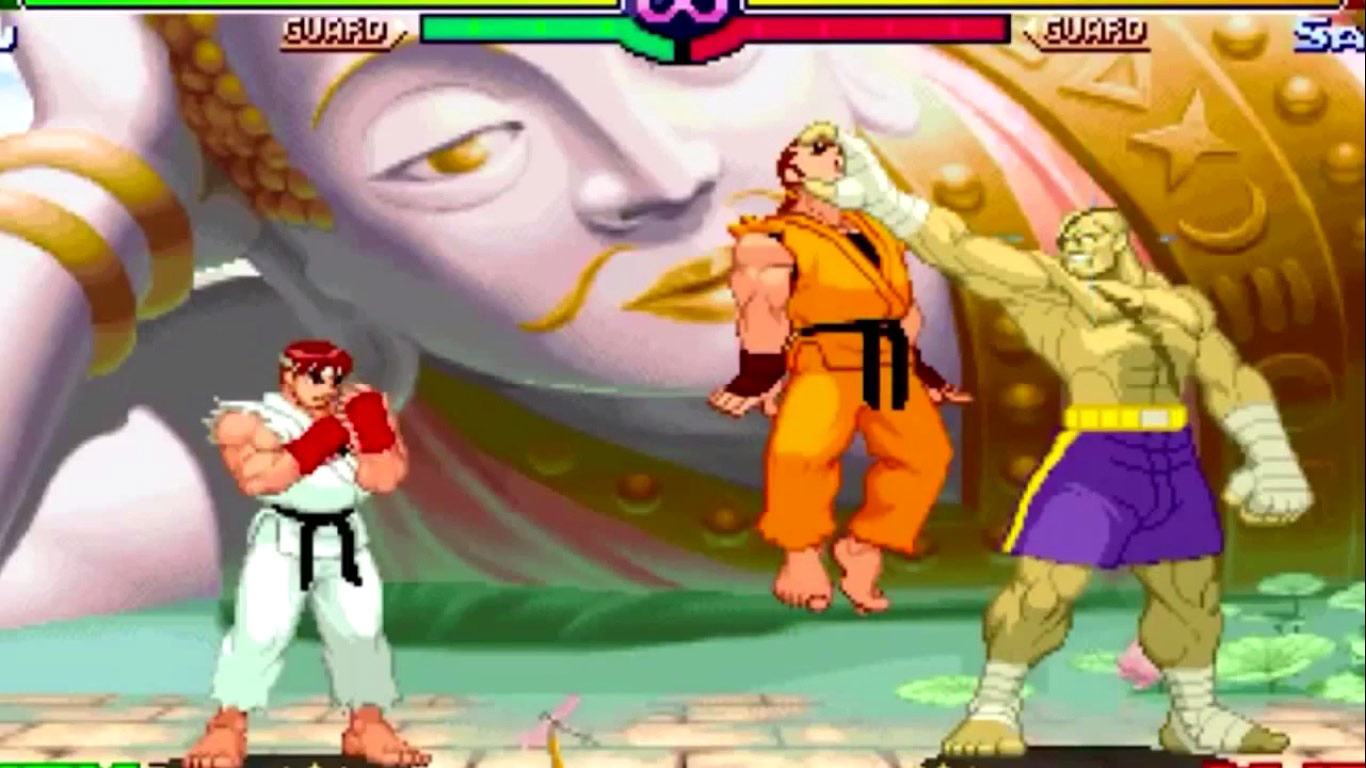The height and width of the screenshot is (768, 1366).
Task: Click the left GUARD meter label
Action: tap(335, 29)
